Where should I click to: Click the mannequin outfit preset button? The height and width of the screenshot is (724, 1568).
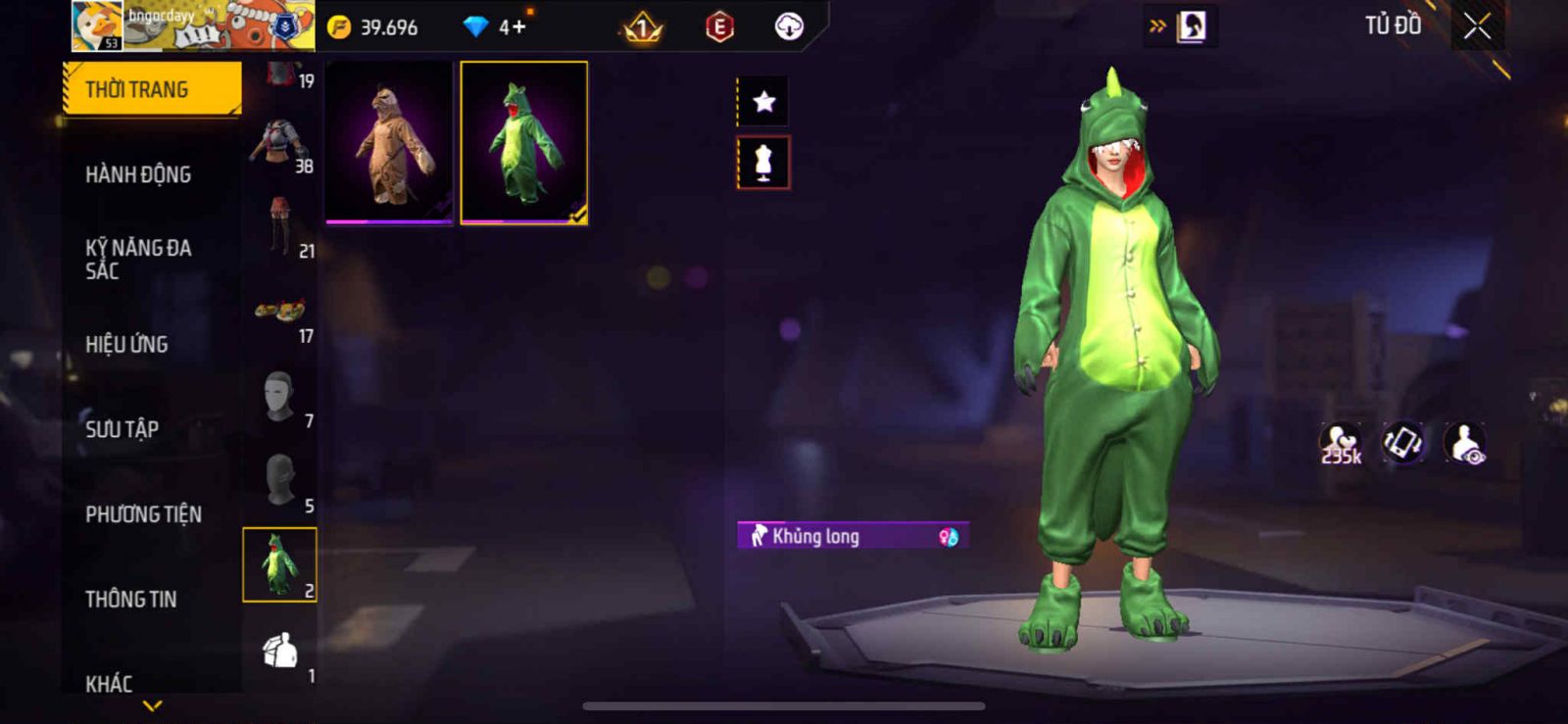(763, 163)
